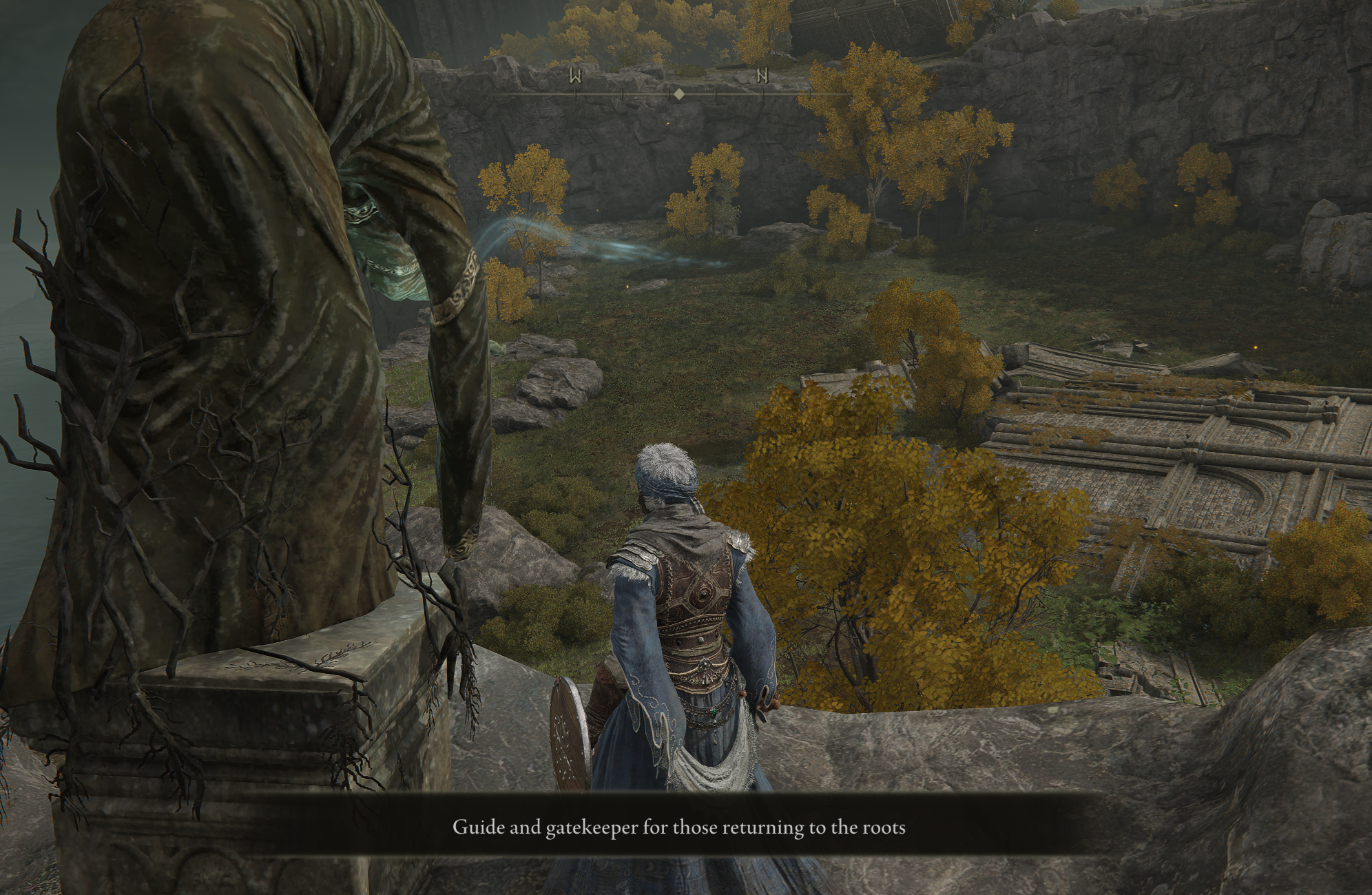Select the diamond waypoint marker on the compass
The height and width of the screenshot is (895, 1372).
click(x=679, y=94)
